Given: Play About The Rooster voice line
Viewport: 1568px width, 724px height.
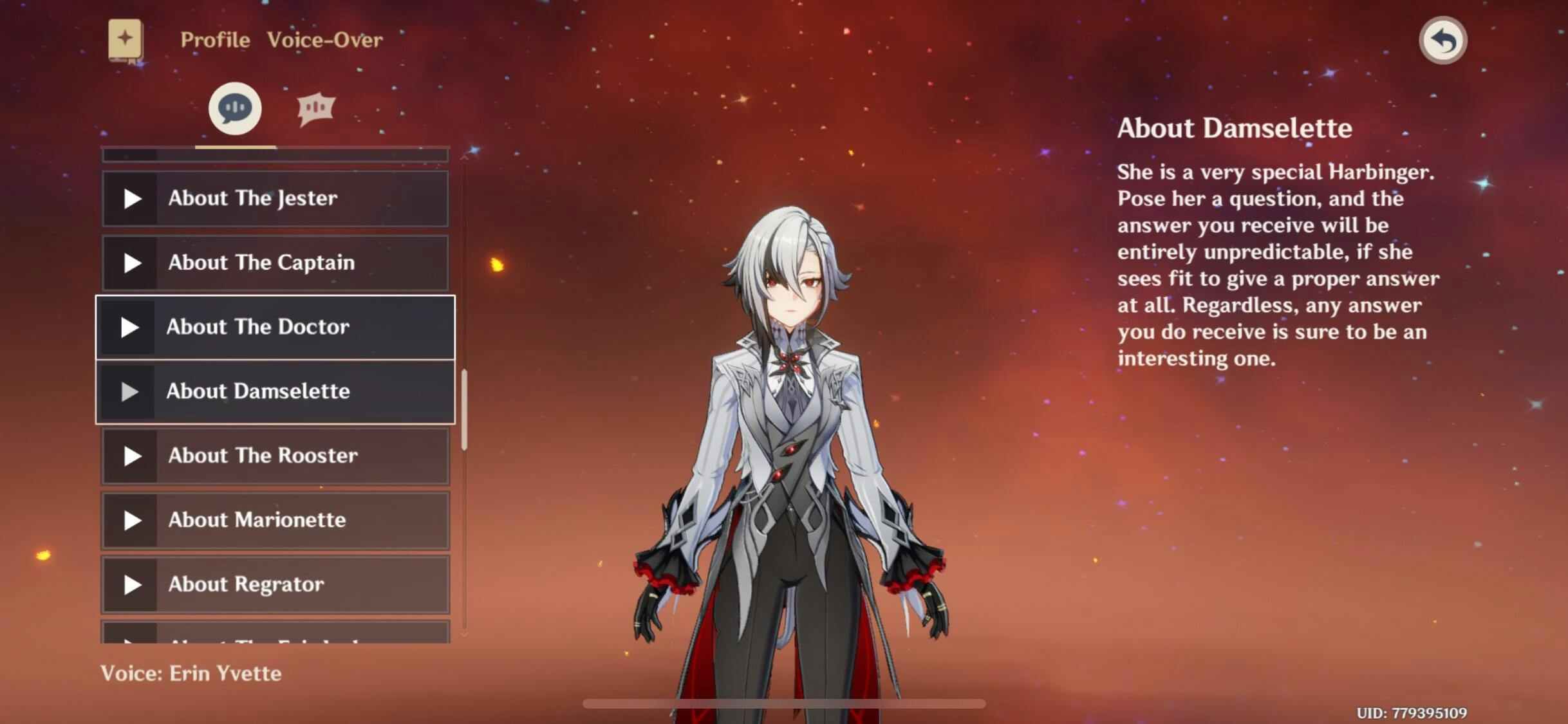Looking at the screenshot, I should click(x=133, y=456).
